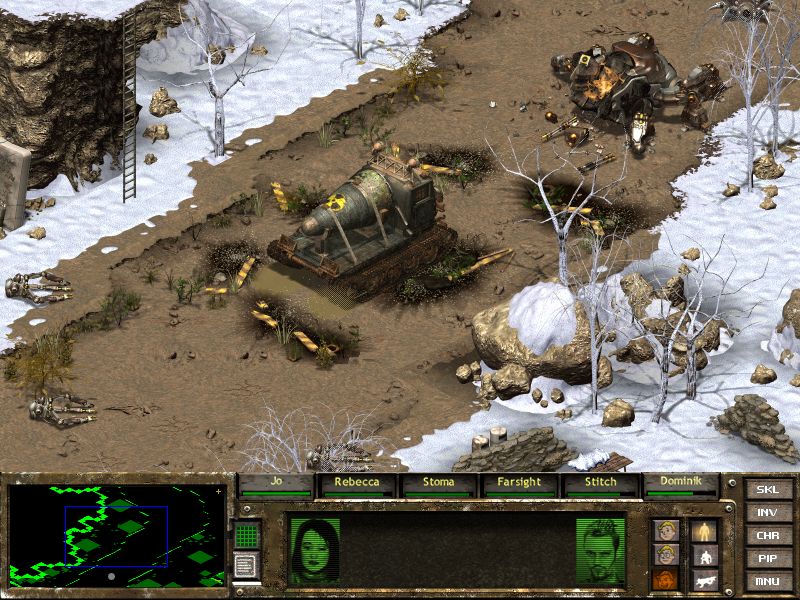Show the CHR character sheet
Image resolution: width=800 pixels, height=600 pixels.
(767, 536)
